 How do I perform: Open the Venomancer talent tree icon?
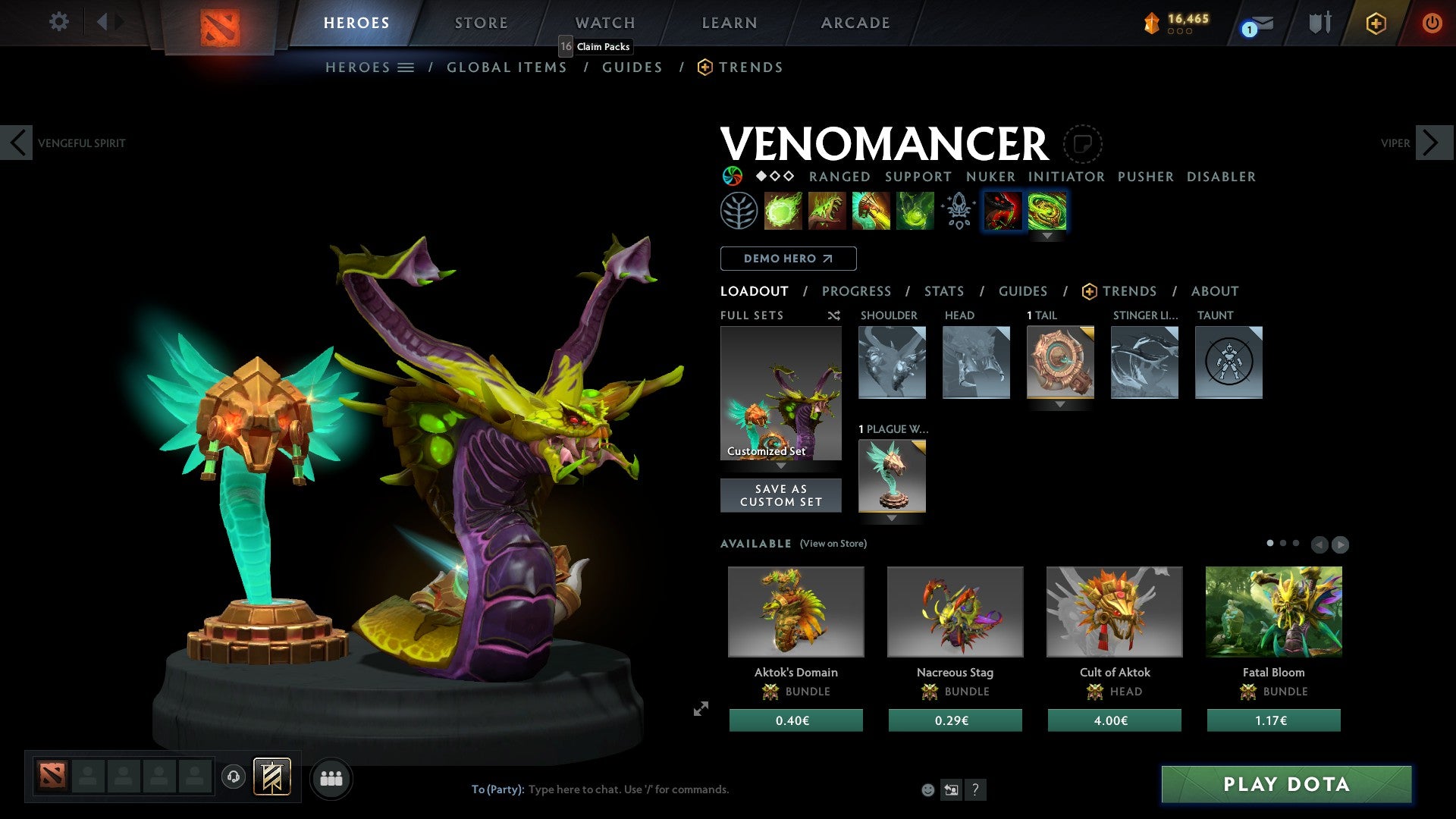click(x=737, y=211)
